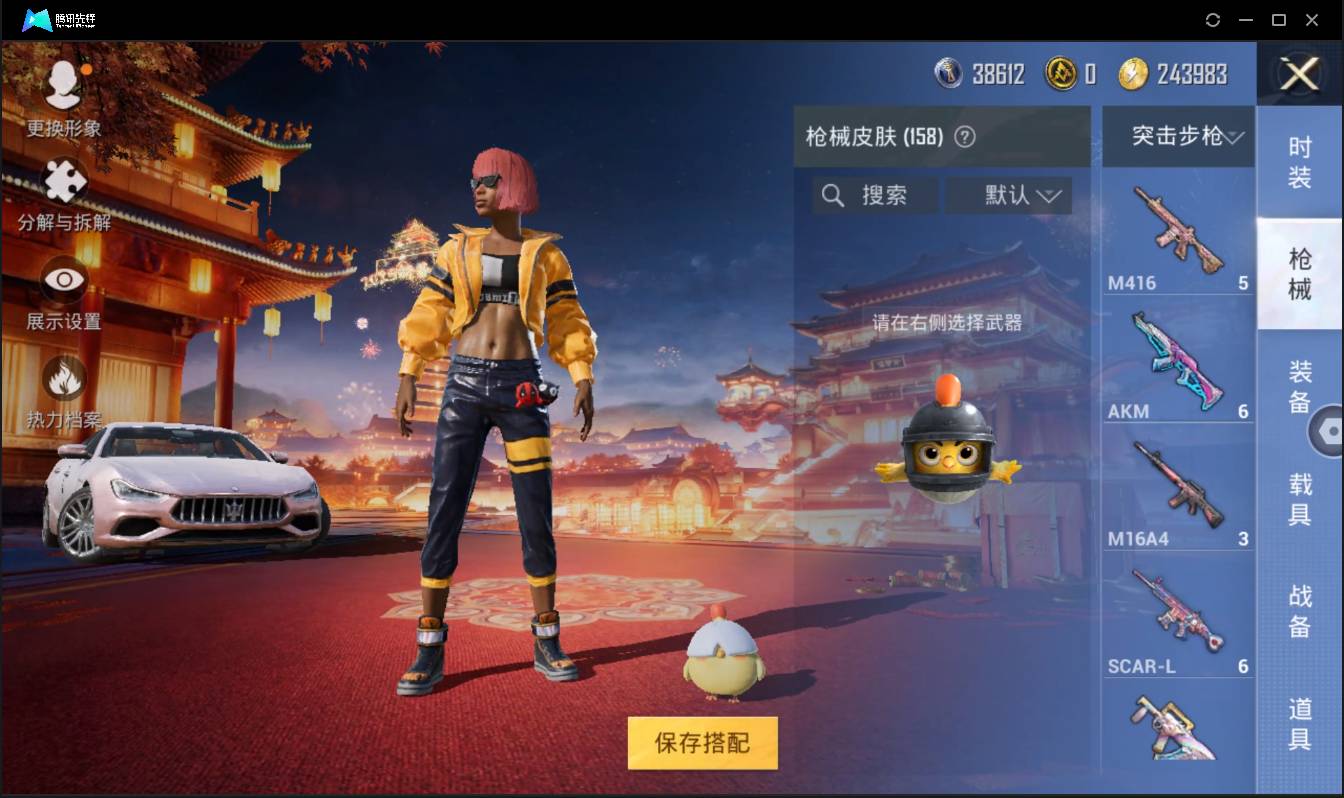This screenshot has width=1344, height=798.
Task: Click the magnifier icon in the search bar
Action: [833, 196]
